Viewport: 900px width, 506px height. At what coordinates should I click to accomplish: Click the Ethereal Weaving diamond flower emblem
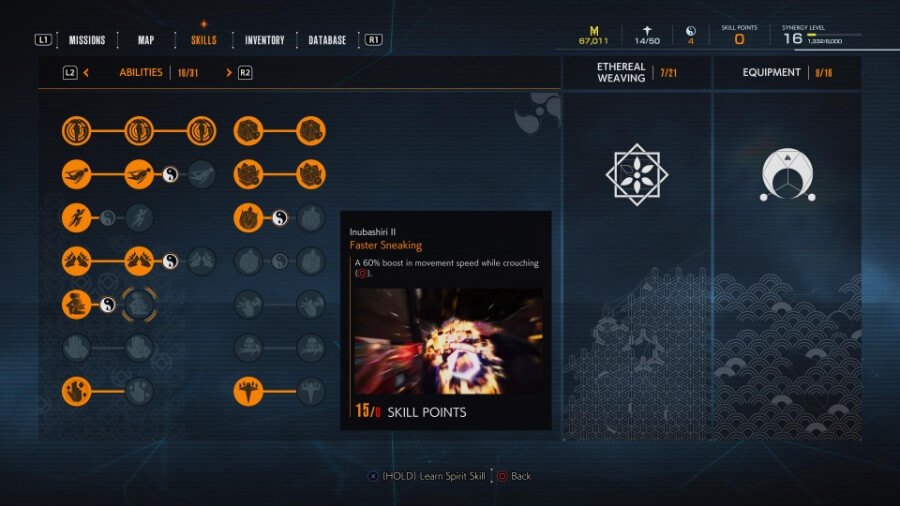coord(636,174)
